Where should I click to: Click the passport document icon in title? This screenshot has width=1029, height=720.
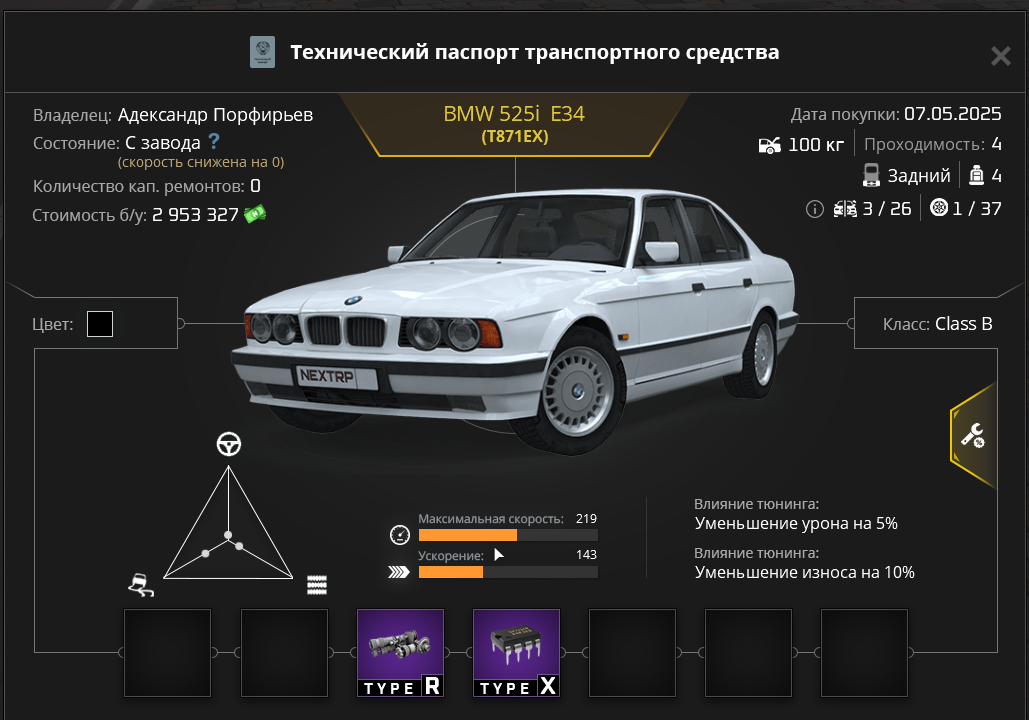coord(262,53)
